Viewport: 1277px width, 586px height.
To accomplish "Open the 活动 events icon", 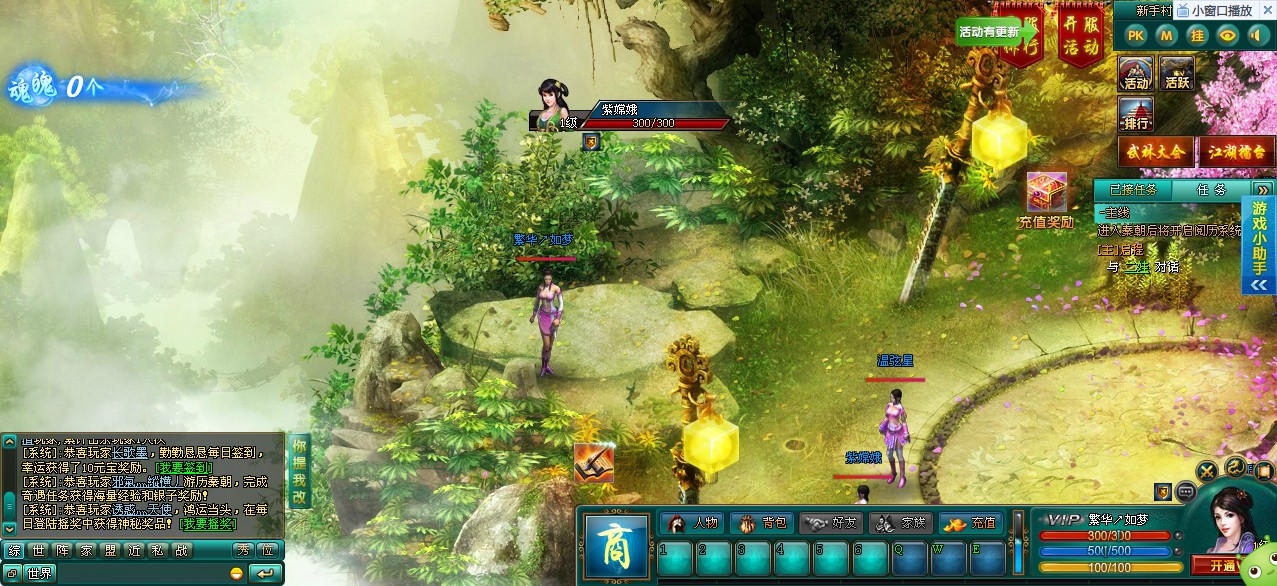I will coord(1136,74).
